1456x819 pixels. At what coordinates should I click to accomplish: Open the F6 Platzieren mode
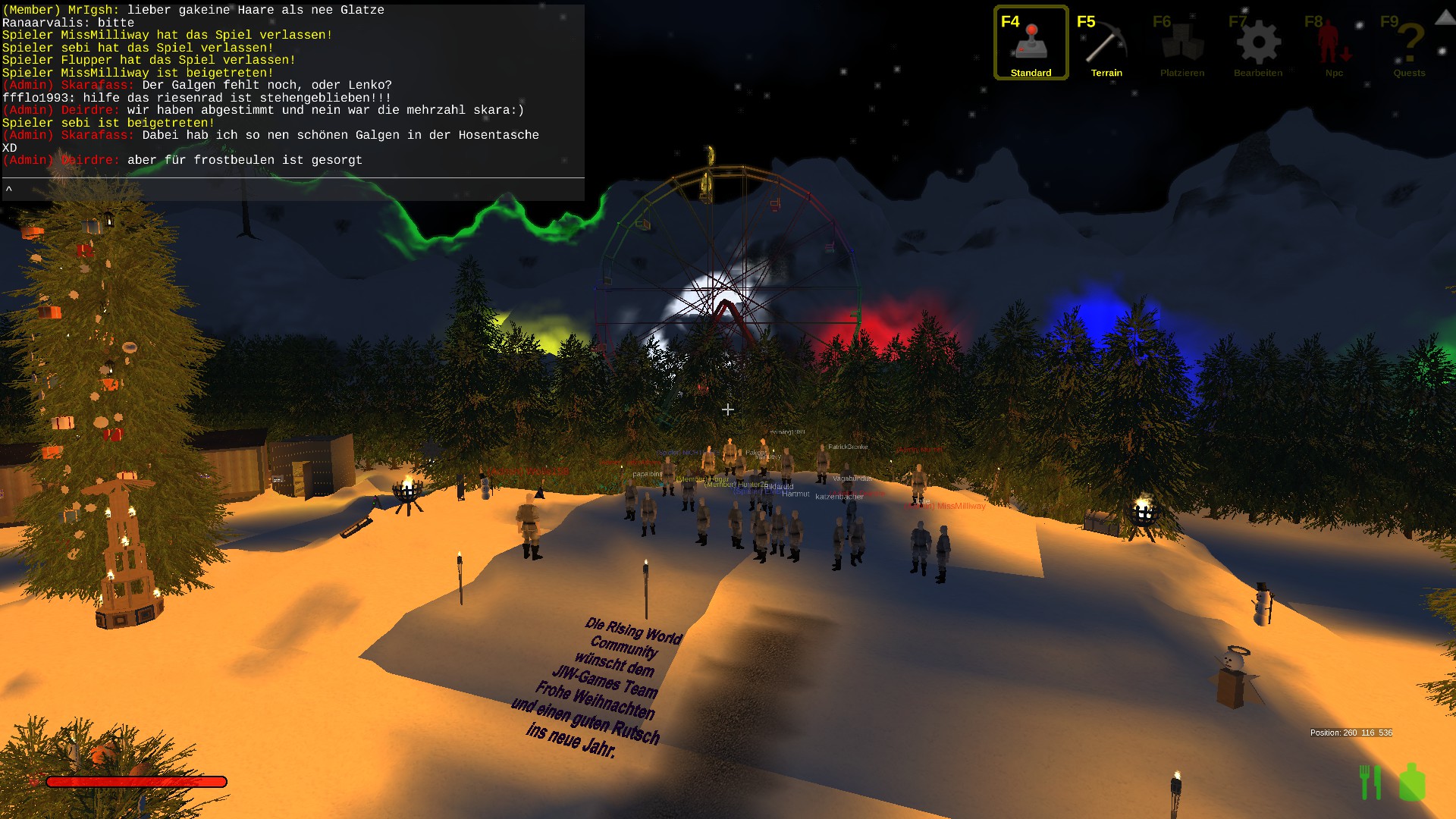click(1182, 43)
